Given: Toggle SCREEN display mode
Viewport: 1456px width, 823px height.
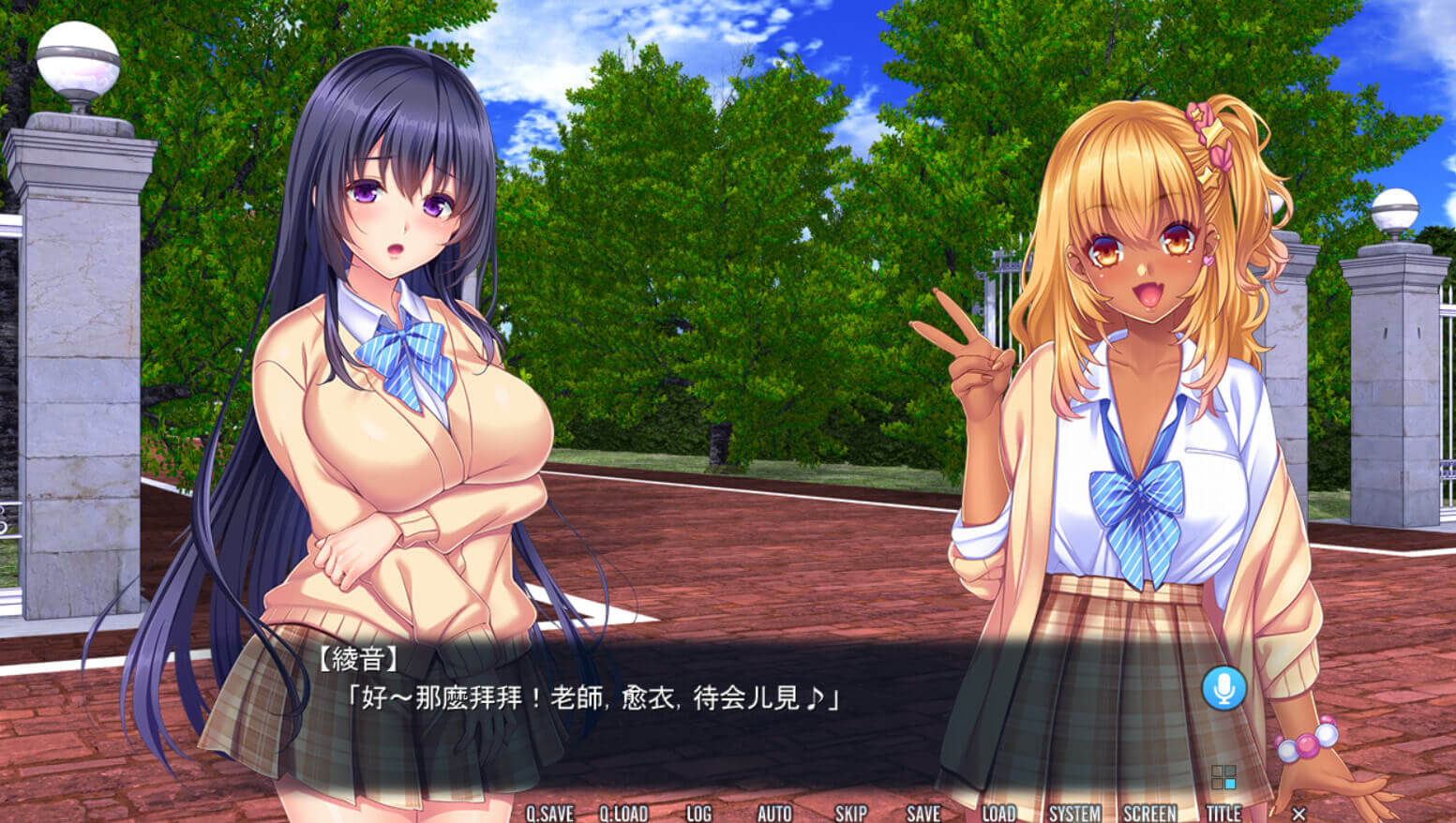Looking at the screenshot, I should [x=1149, y=813].
